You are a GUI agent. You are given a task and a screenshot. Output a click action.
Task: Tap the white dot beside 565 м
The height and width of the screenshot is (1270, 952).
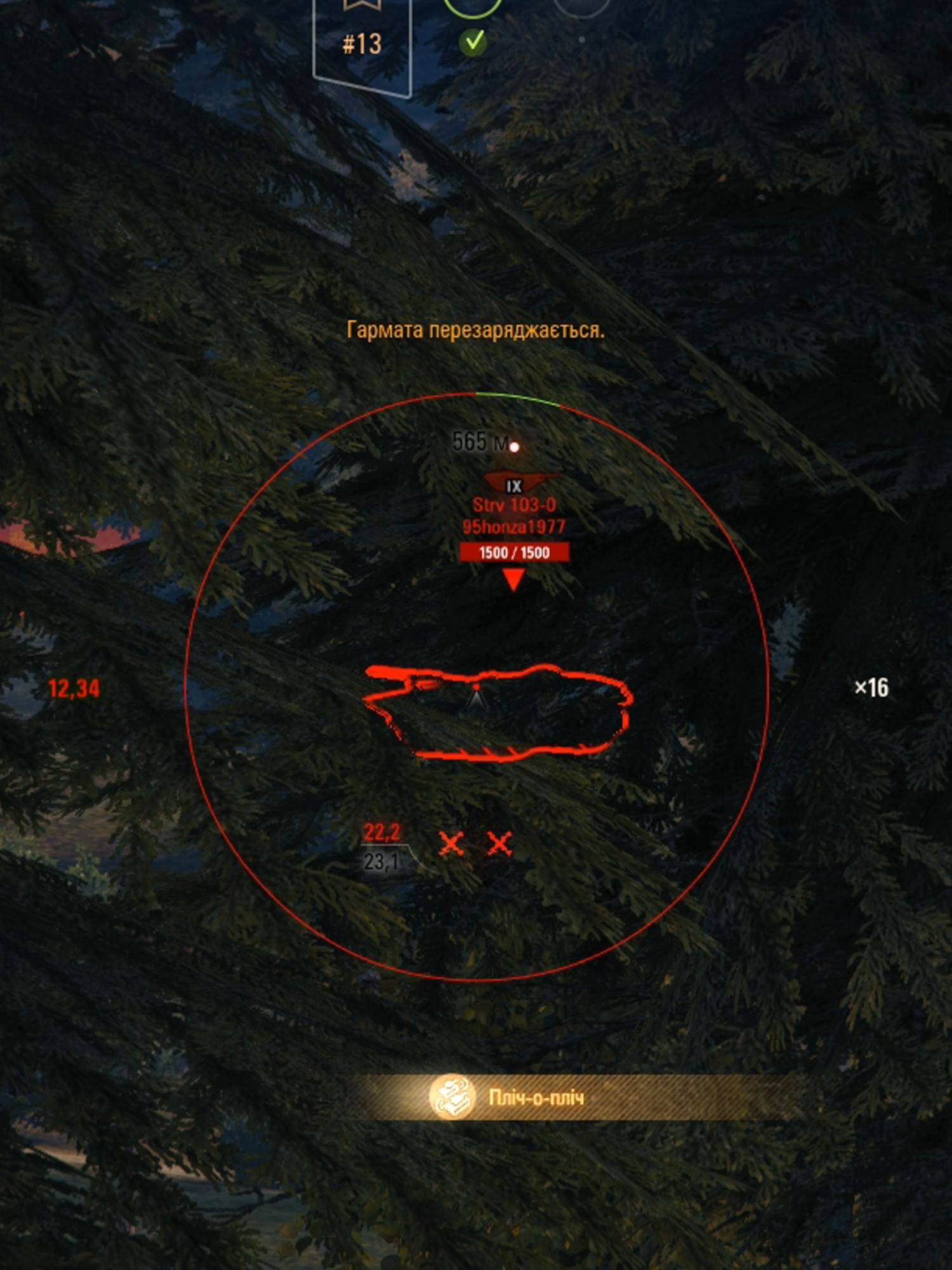tap(514, 446)
